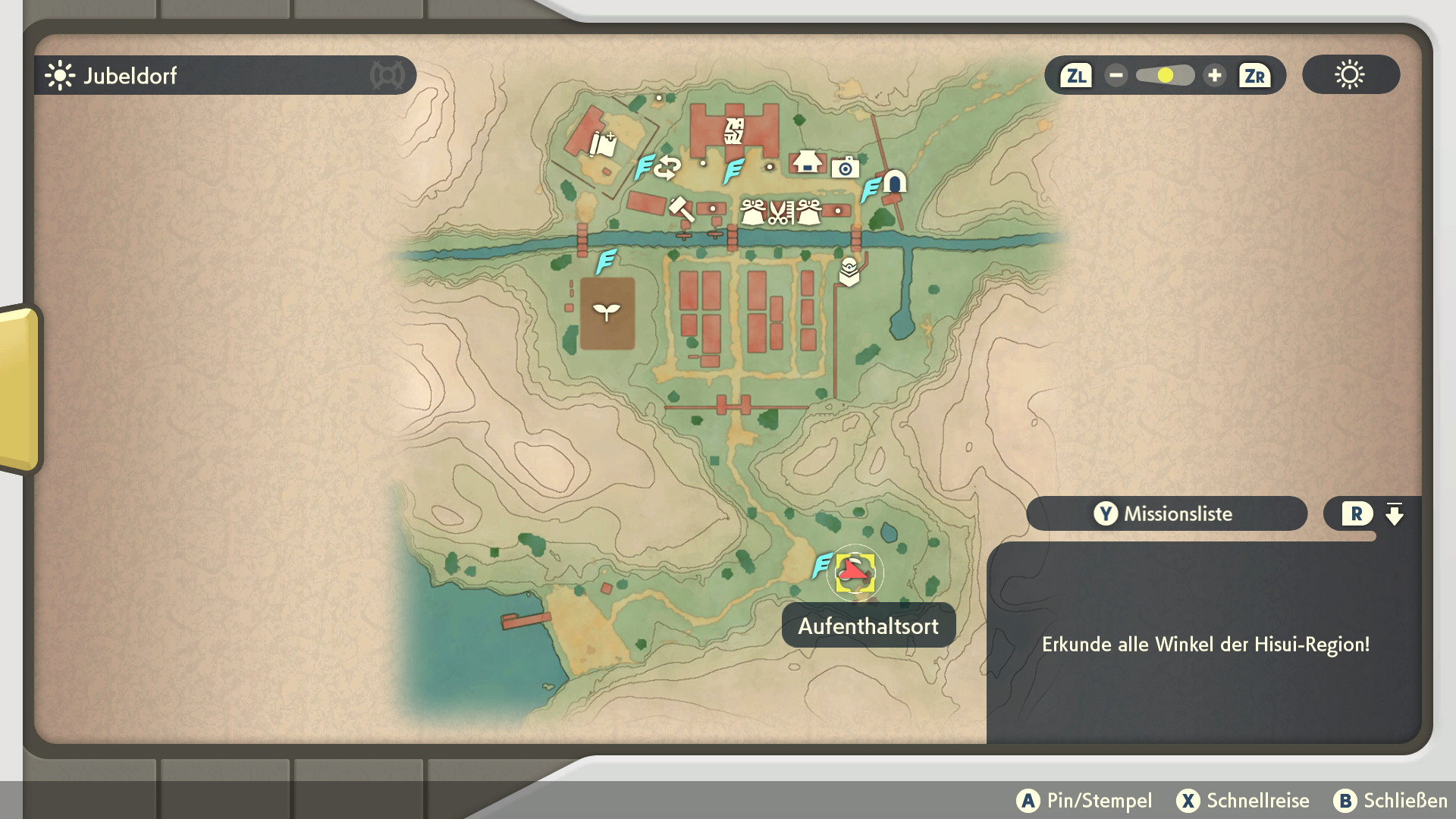
Task: Adjust the map zoom slider
Action: (1165, 75)
